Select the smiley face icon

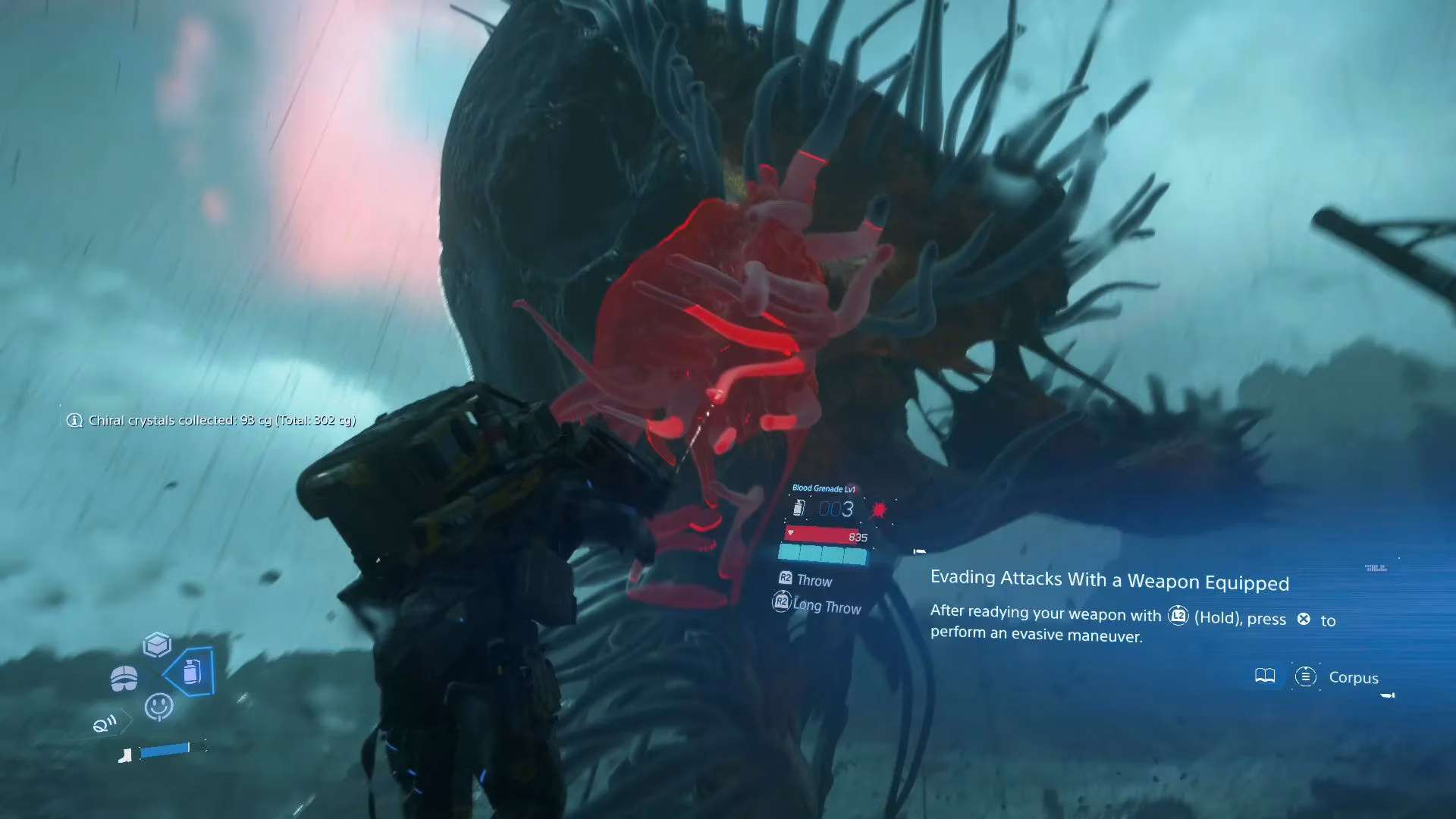click(x=158, y=706)
